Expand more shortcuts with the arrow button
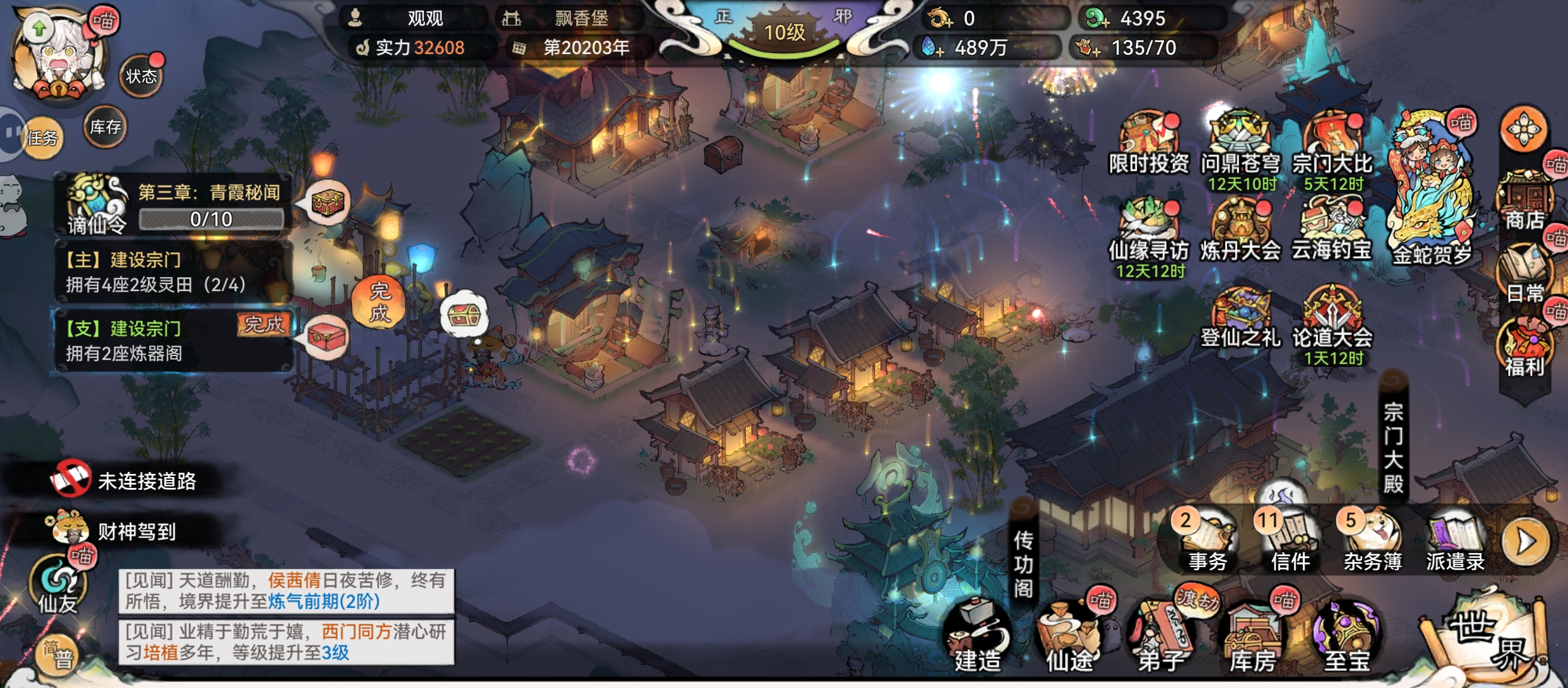 tap(1526, 541)
